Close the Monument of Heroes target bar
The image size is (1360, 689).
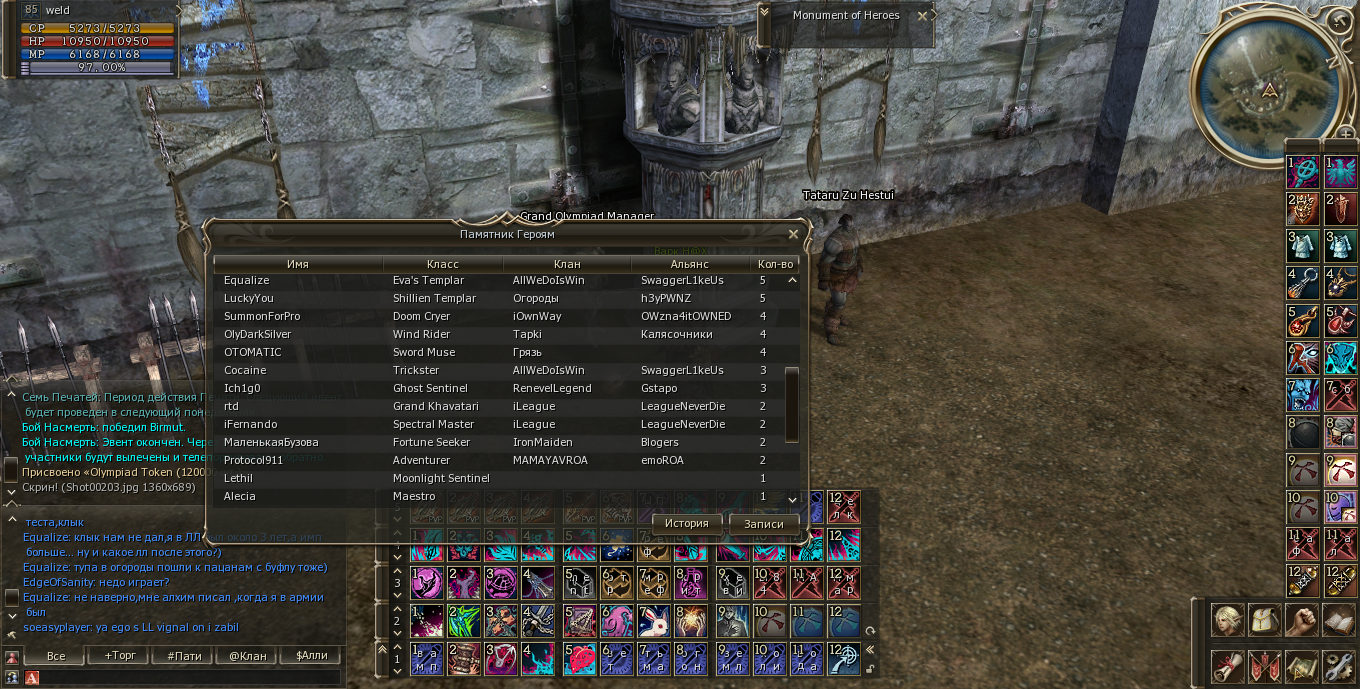(x=923, y=16)
